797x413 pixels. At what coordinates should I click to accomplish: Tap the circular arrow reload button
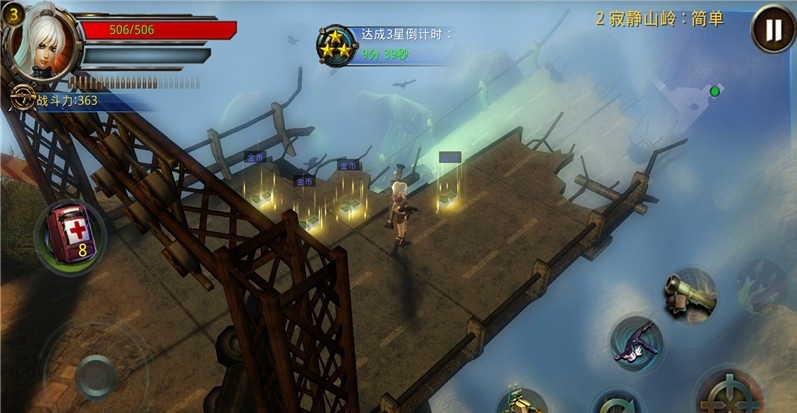click(619, 402)
